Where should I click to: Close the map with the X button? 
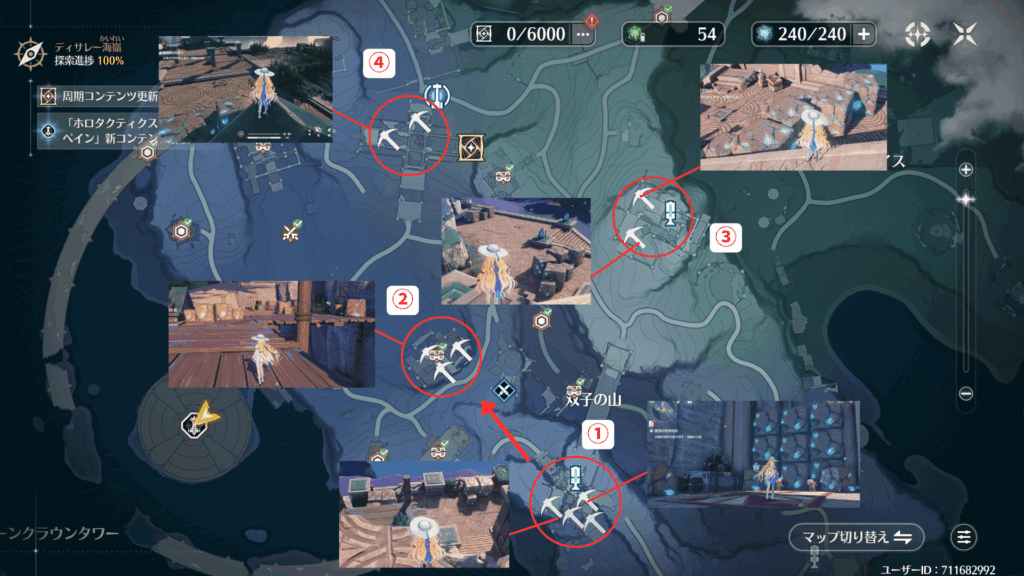(965, 34)
